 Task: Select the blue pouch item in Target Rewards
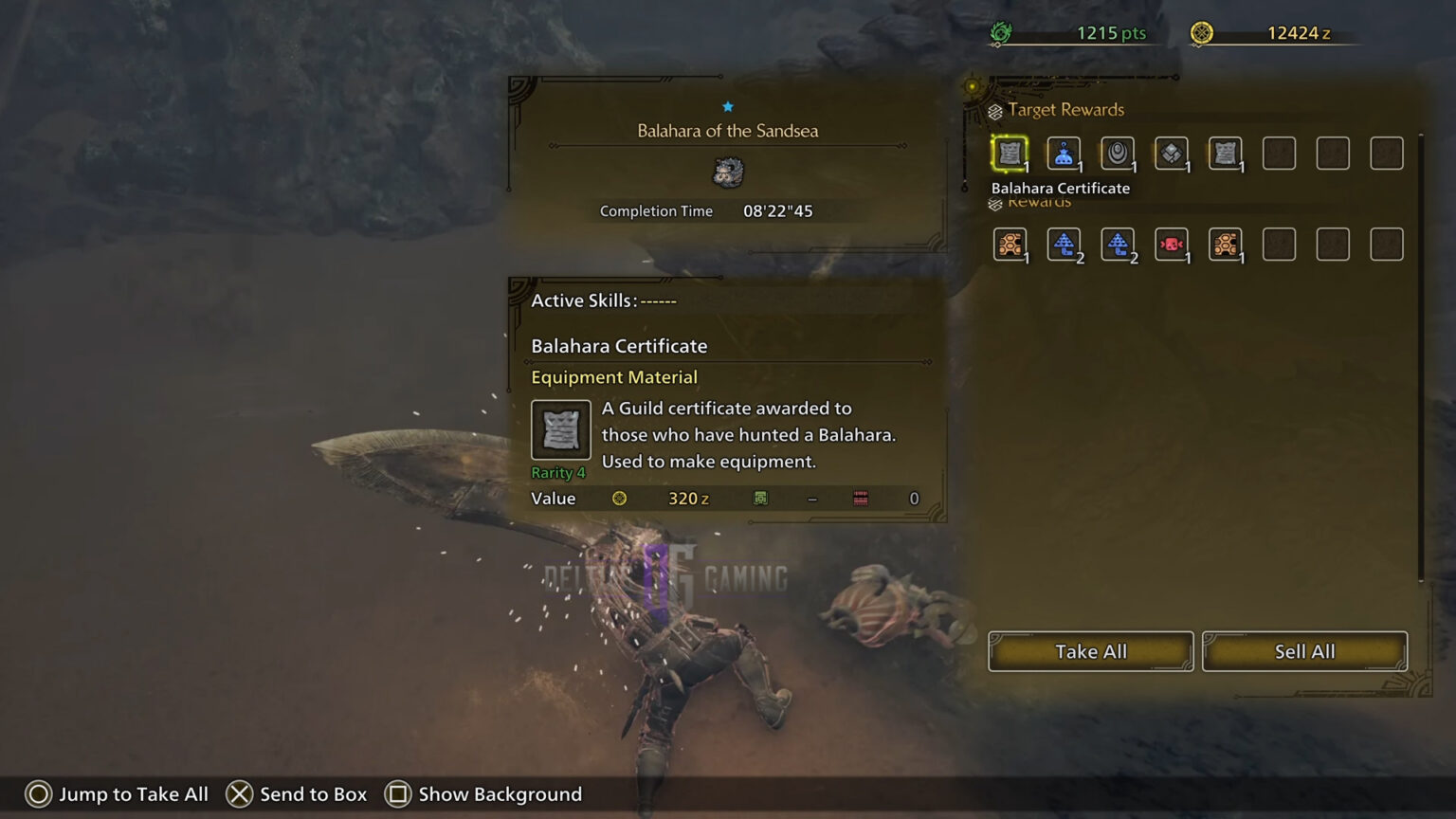[x=1063, y=153]
